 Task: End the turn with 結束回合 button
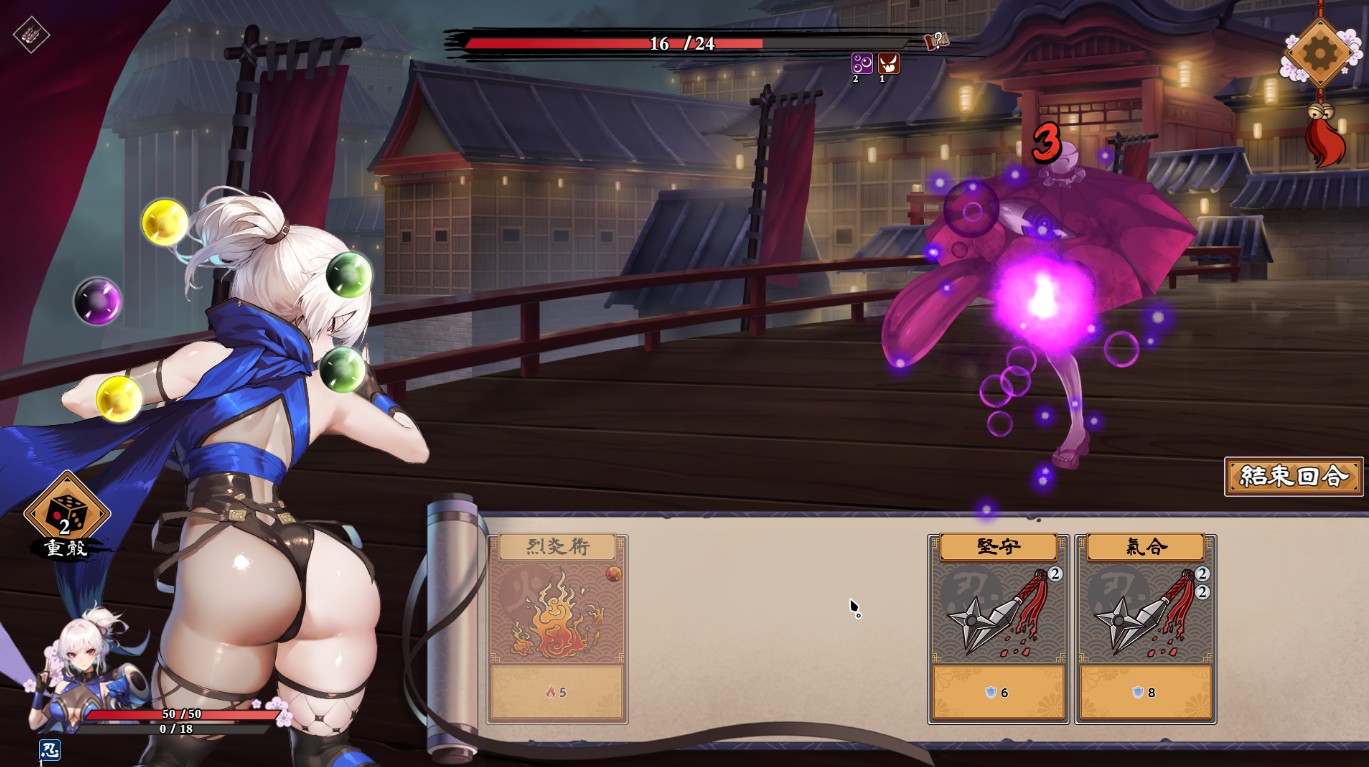point(1293,476)
